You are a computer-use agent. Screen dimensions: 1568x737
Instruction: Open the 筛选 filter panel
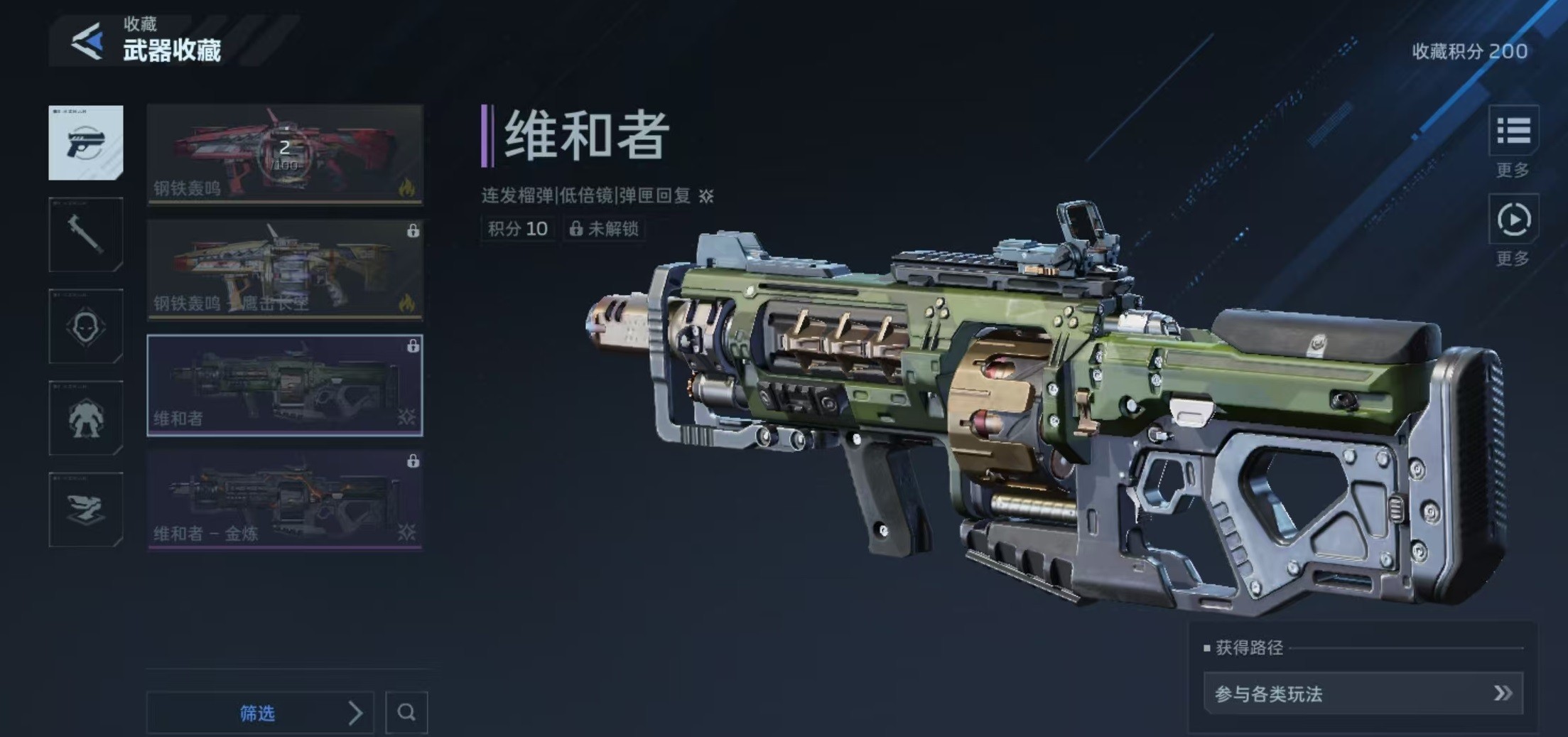click(260, 712)
